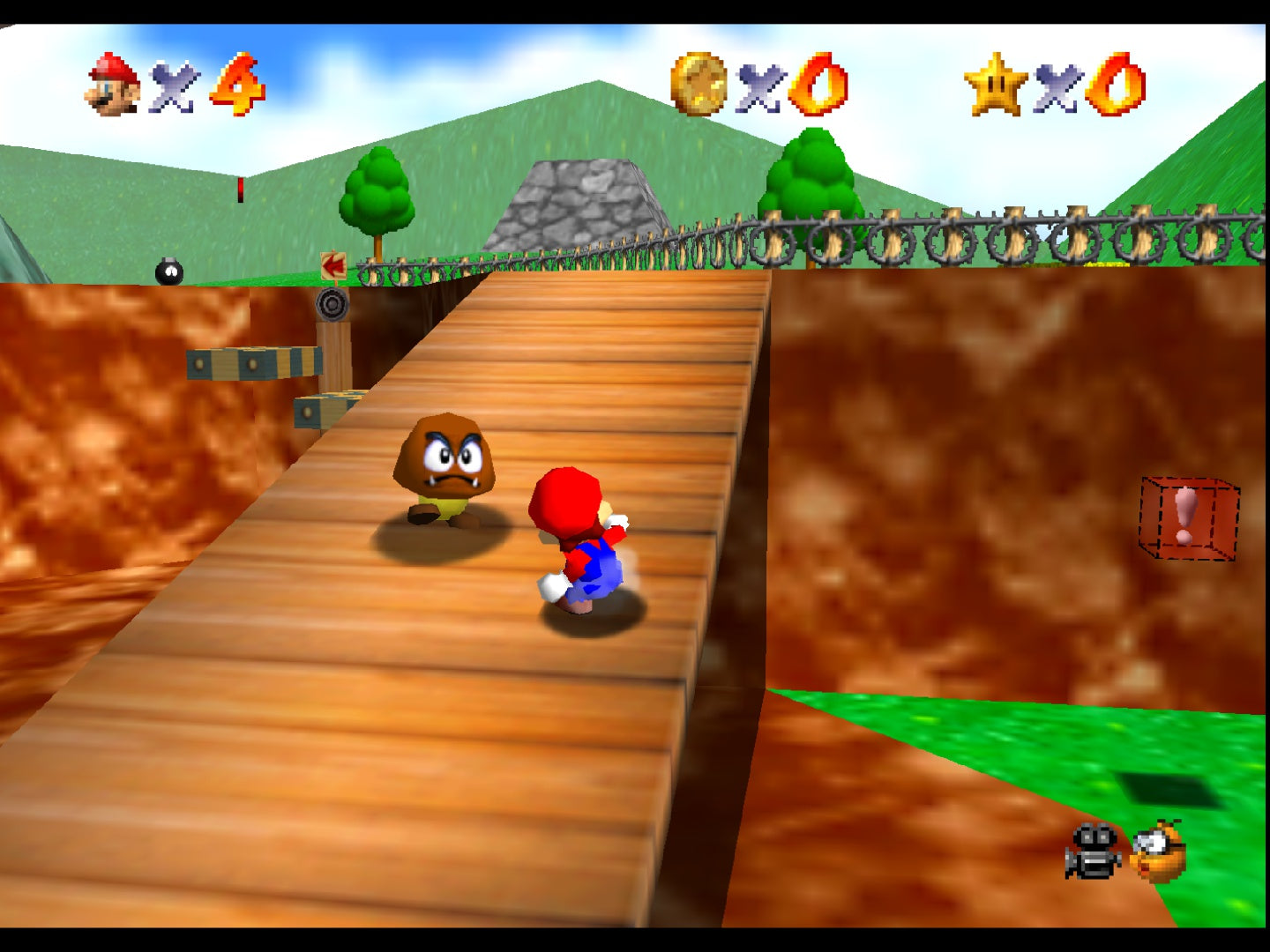
Task: Select the Lakitu camera indicator icon
Action: pos(1159,852)
